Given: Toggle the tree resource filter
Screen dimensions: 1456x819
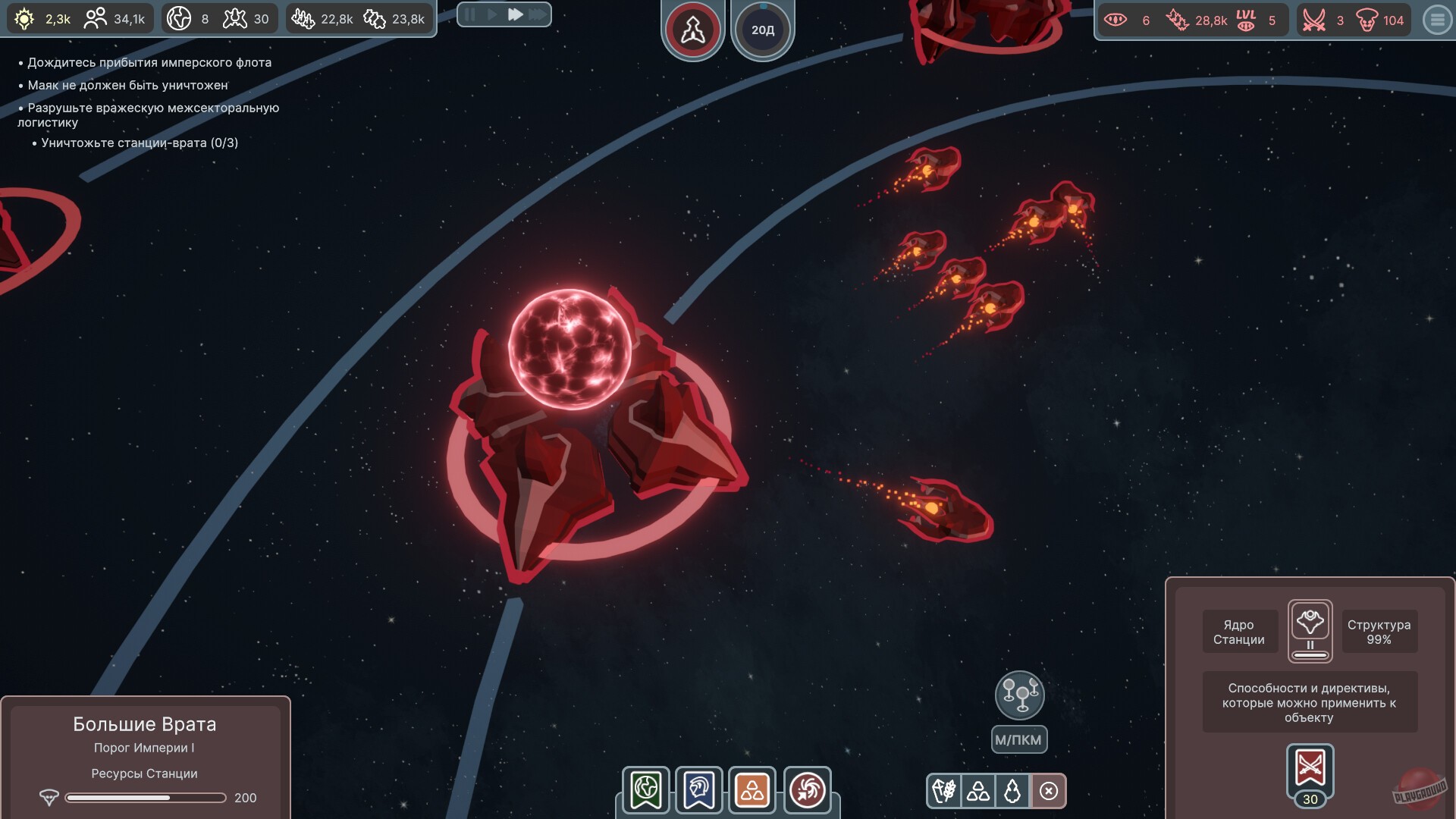Looking at the screenshot, I should point(1013,791).
